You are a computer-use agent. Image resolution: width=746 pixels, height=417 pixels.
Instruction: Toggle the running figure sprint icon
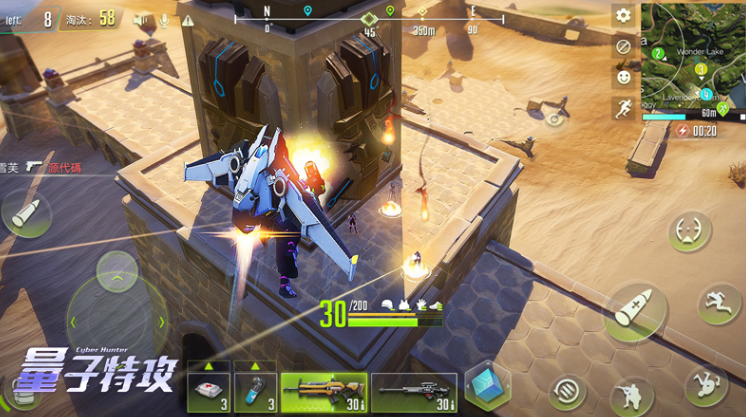(623, 107)
